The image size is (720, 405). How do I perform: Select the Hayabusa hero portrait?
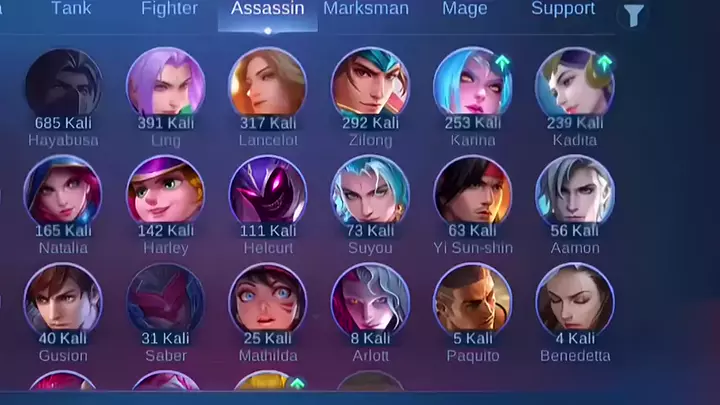click(63, 84)
